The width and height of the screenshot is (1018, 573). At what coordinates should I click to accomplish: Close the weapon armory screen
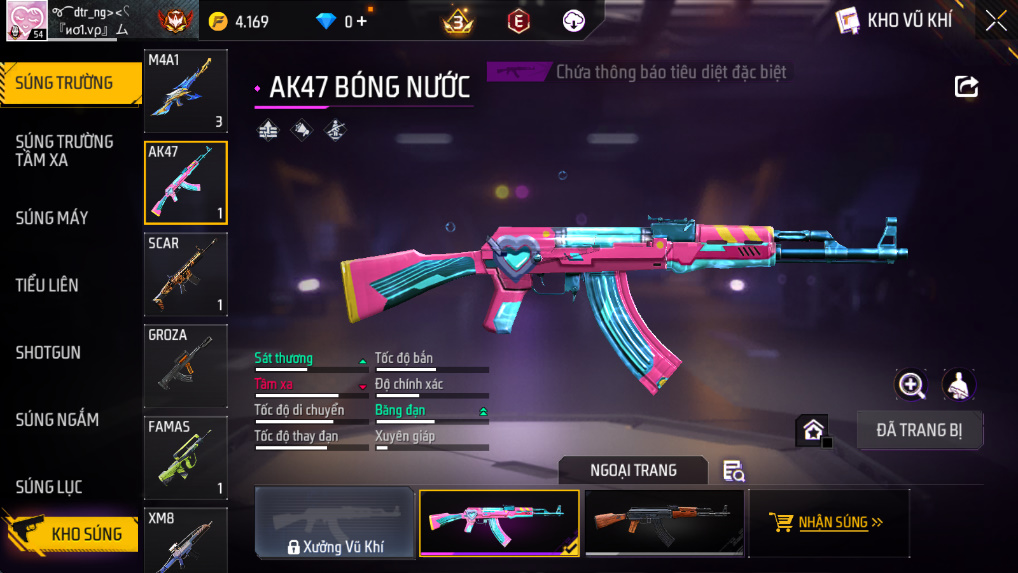(x=996, y=21)
